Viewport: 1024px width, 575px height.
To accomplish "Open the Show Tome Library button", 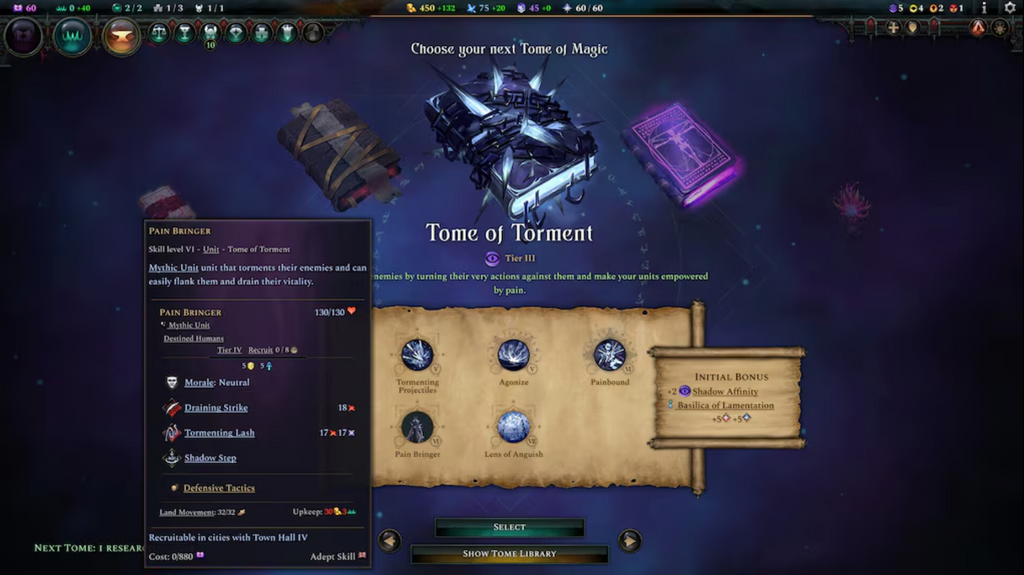I will coord(509,553).
